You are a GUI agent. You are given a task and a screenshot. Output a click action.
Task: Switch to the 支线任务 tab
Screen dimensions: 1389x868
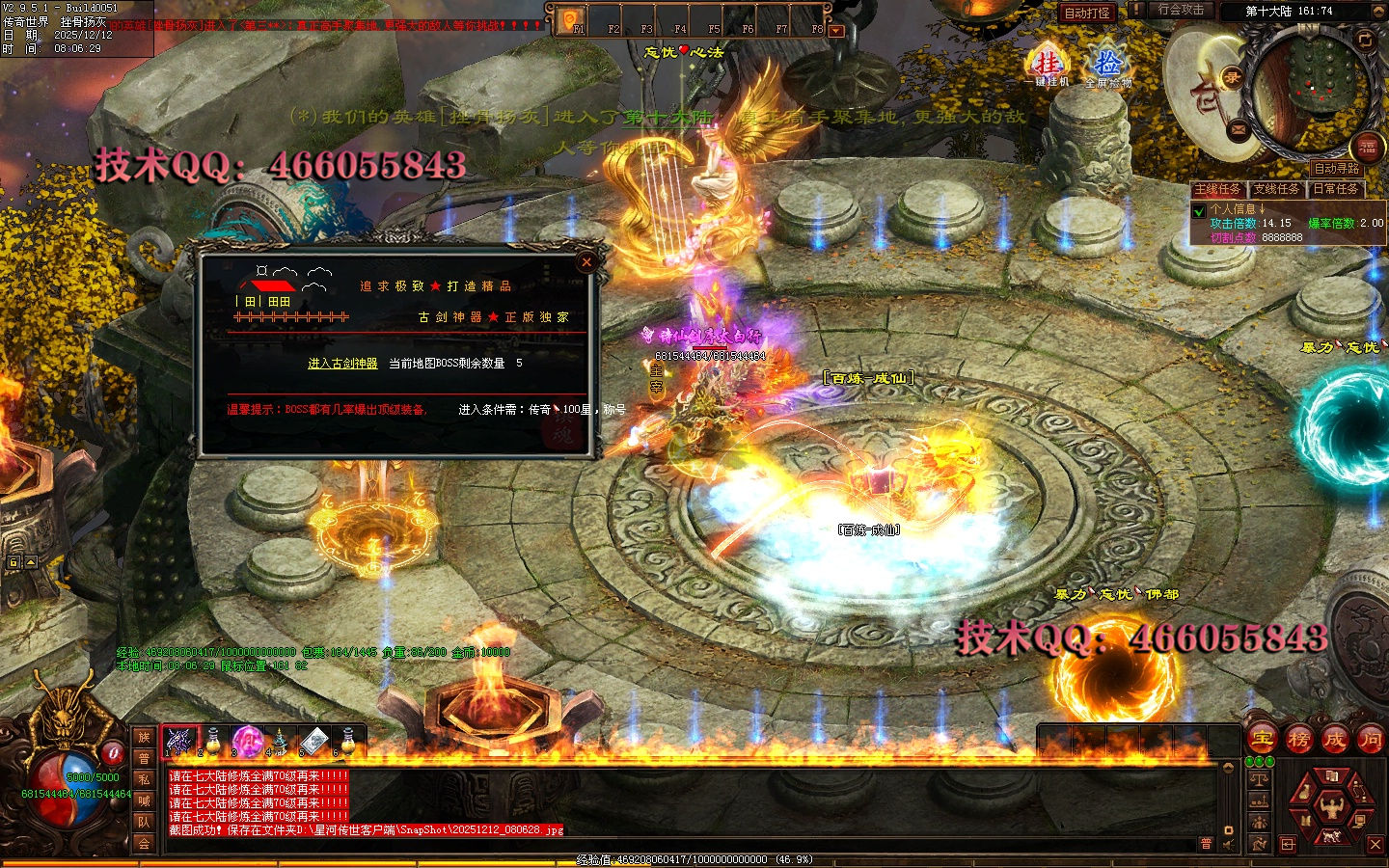(x=1277, y=189)
